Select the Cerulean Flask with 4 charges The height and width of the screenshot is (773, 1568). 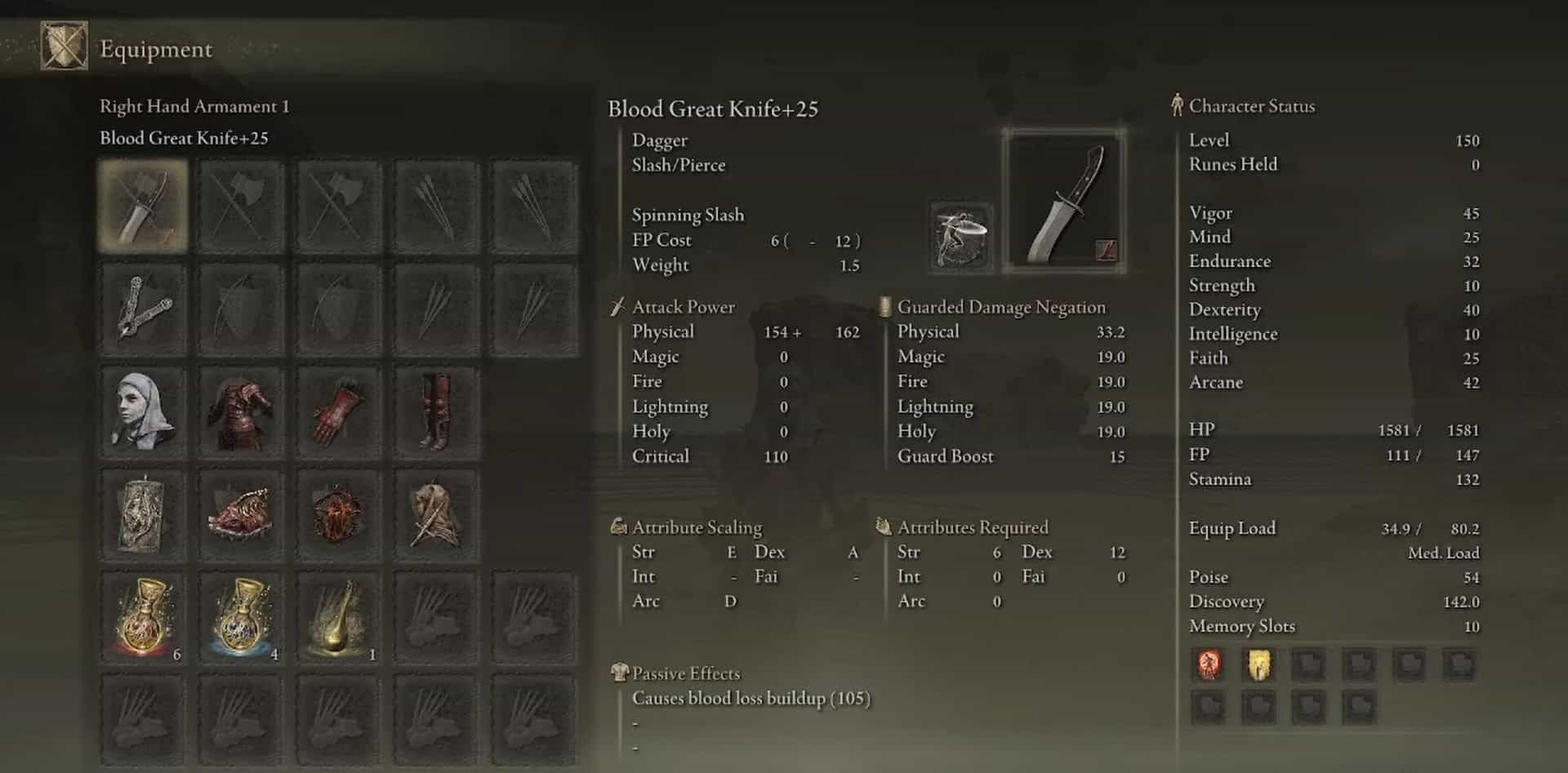[241, 618]
